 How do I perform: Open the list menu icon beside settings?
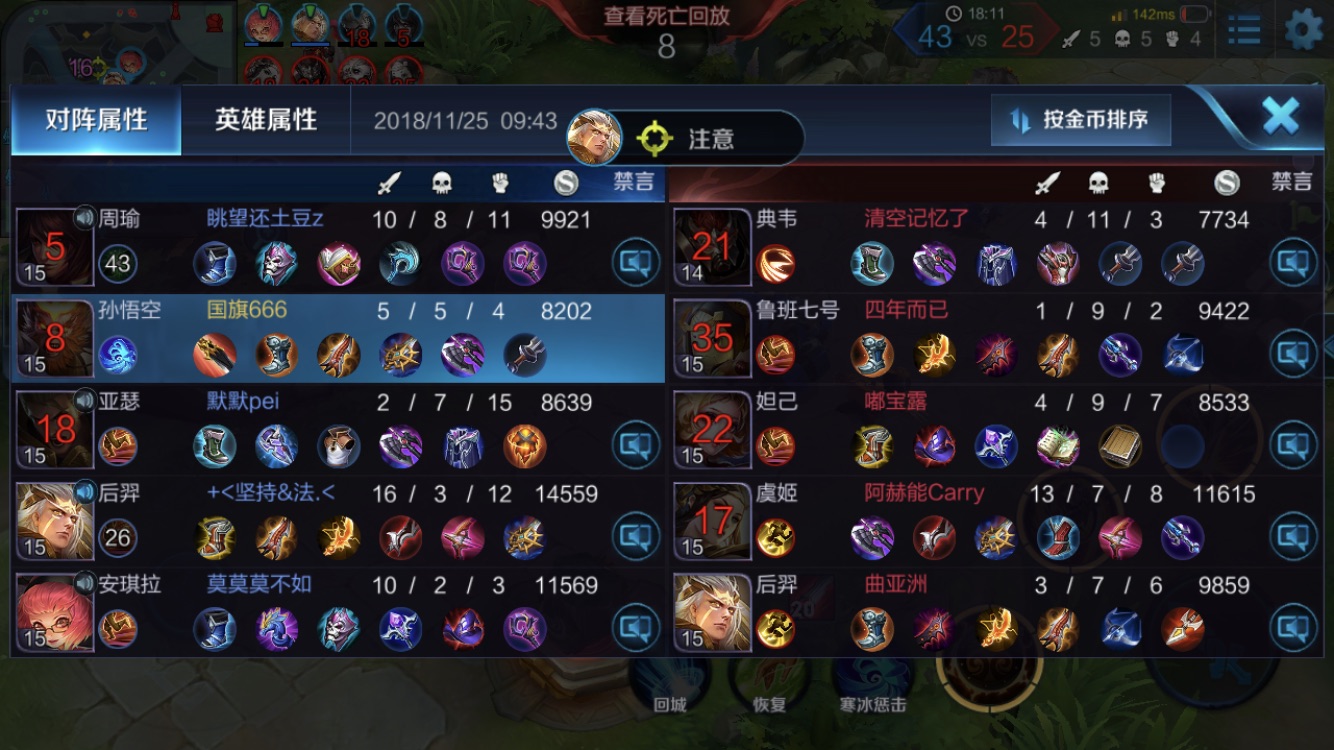(1244, 30)
